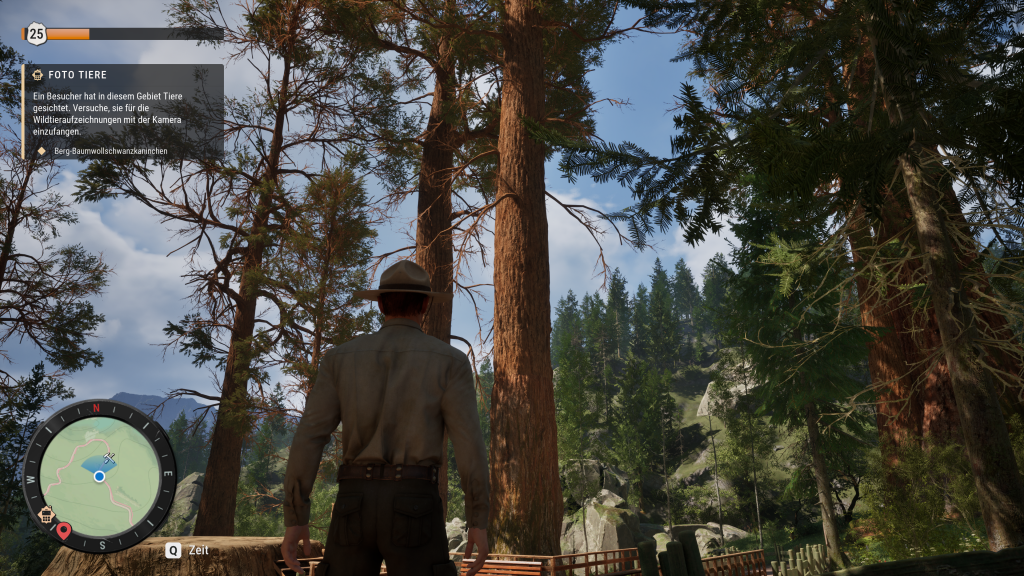
Task: Click the blue player marker on the minimap
Action: pos(99,477)
